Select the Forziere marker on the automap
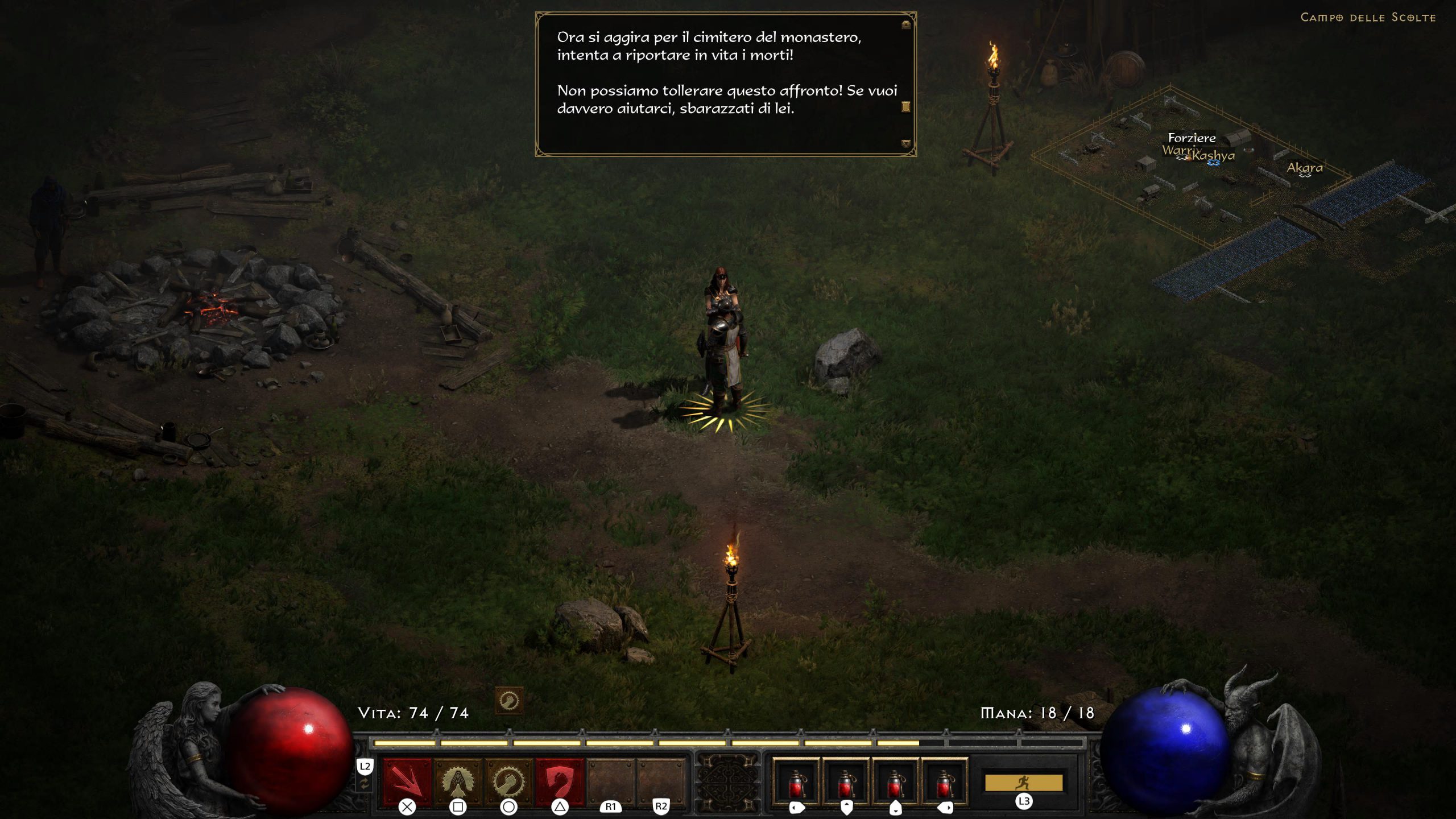The width and height of the screenshot is (1456, 819). pyautogui.click(x=1192, y=138)
